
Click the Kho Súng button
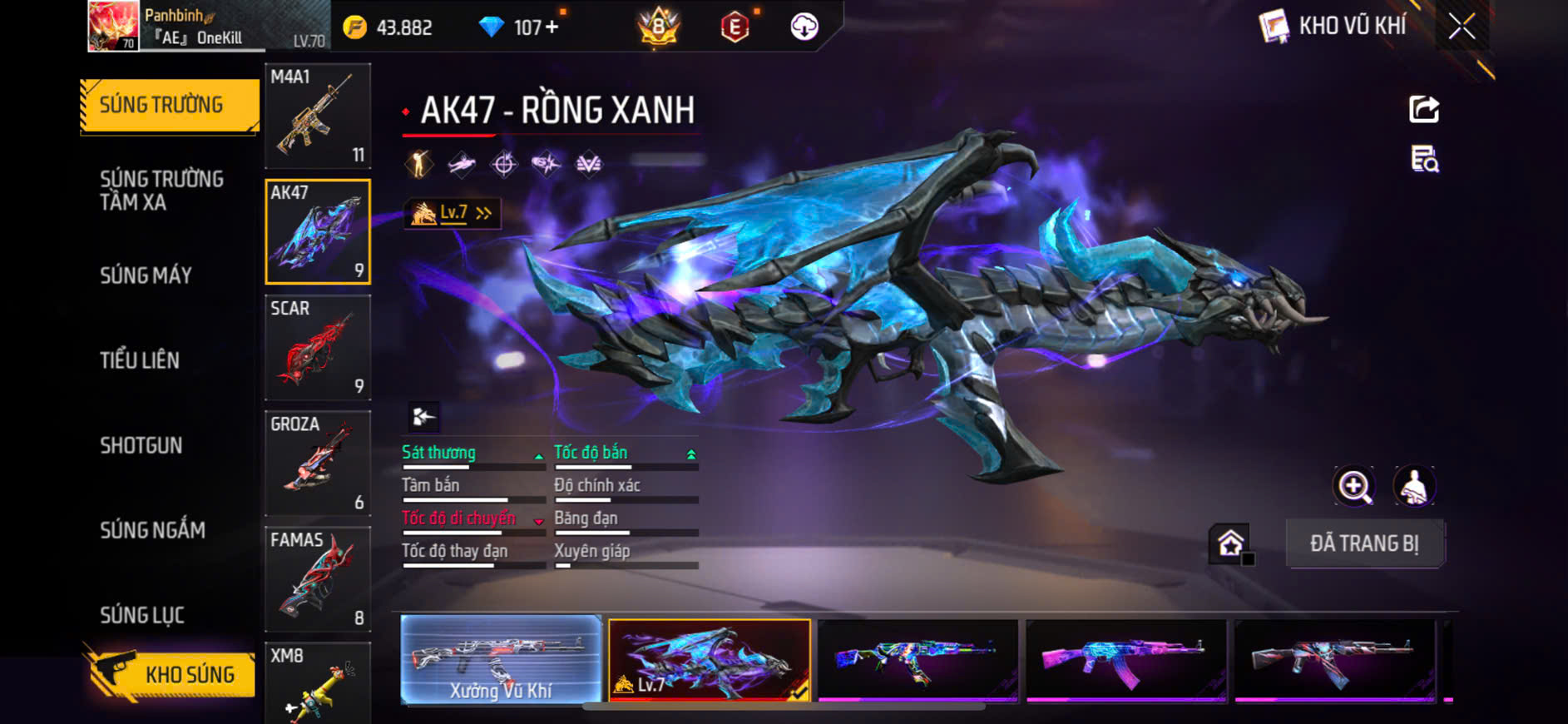point(171,673)
